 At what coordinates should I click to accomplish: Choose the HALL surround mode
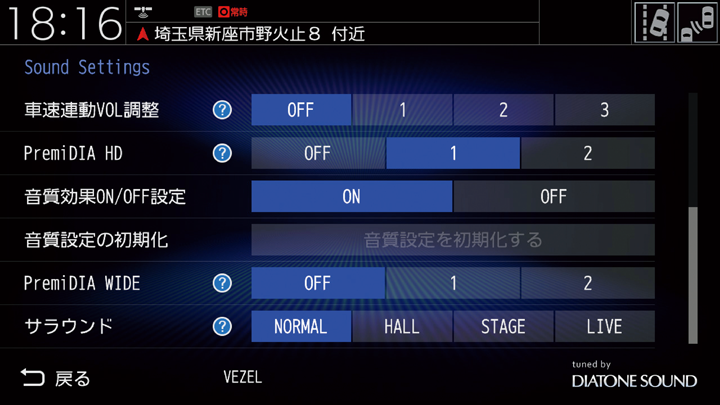tap(402, 326)
